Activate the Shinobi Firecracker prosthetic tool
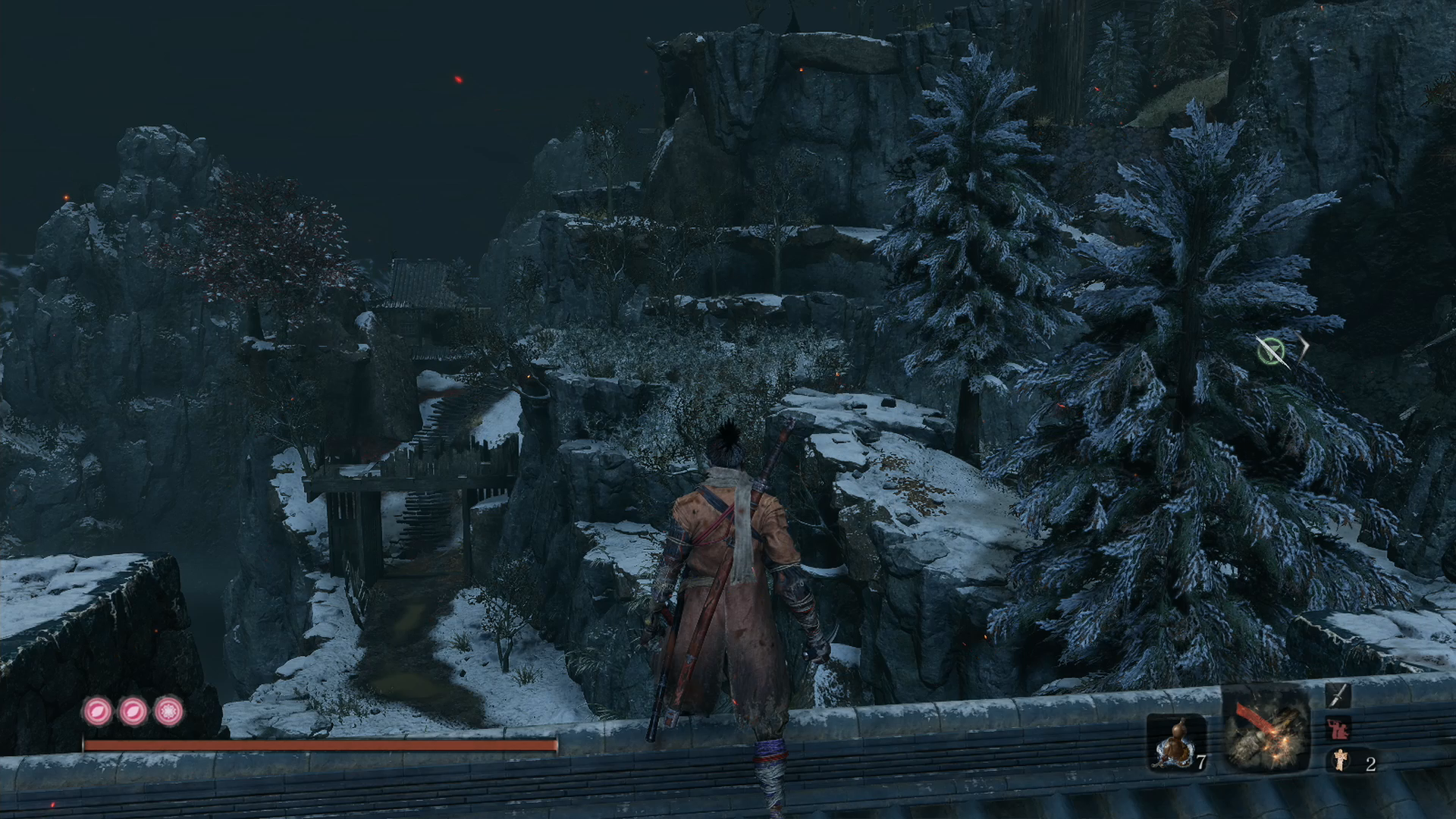The width and height of the screenshot is (1456, 819). 1265,731
